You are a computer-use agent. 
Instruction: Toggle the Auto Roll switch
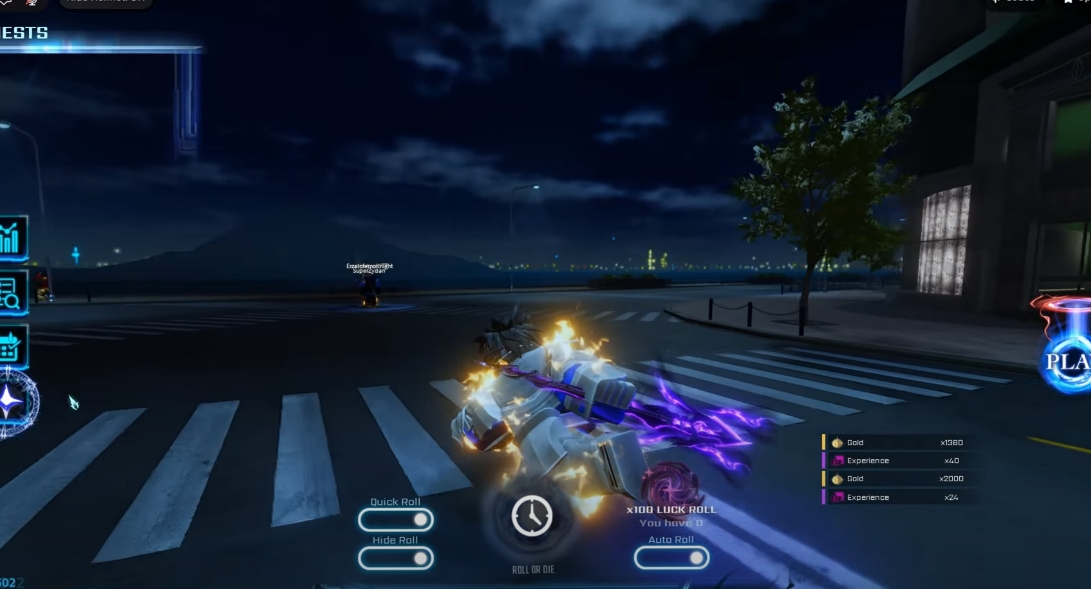click(x=671, y=558)
